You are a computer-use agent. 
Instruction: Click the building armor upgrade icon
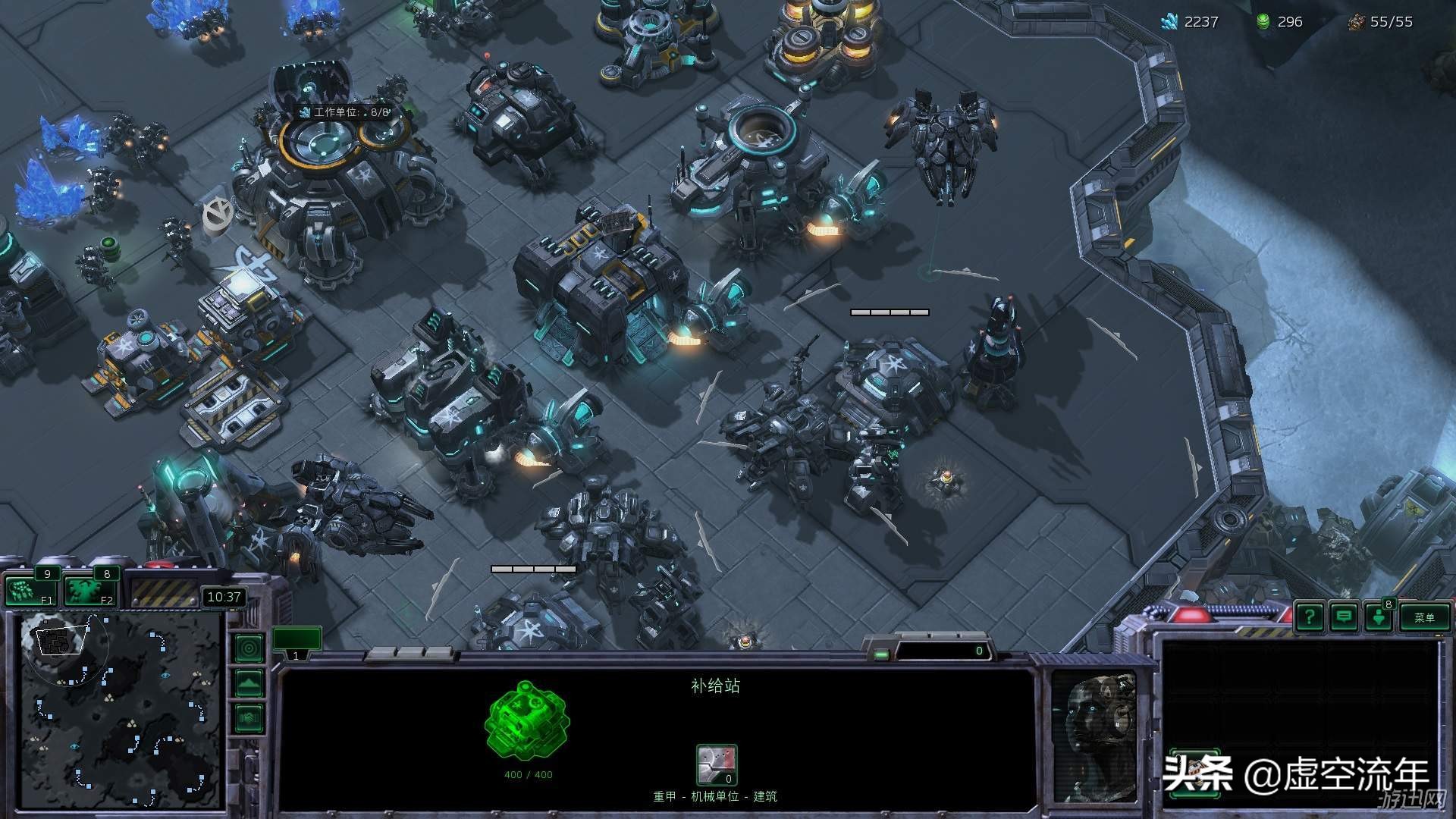(717, 764)
